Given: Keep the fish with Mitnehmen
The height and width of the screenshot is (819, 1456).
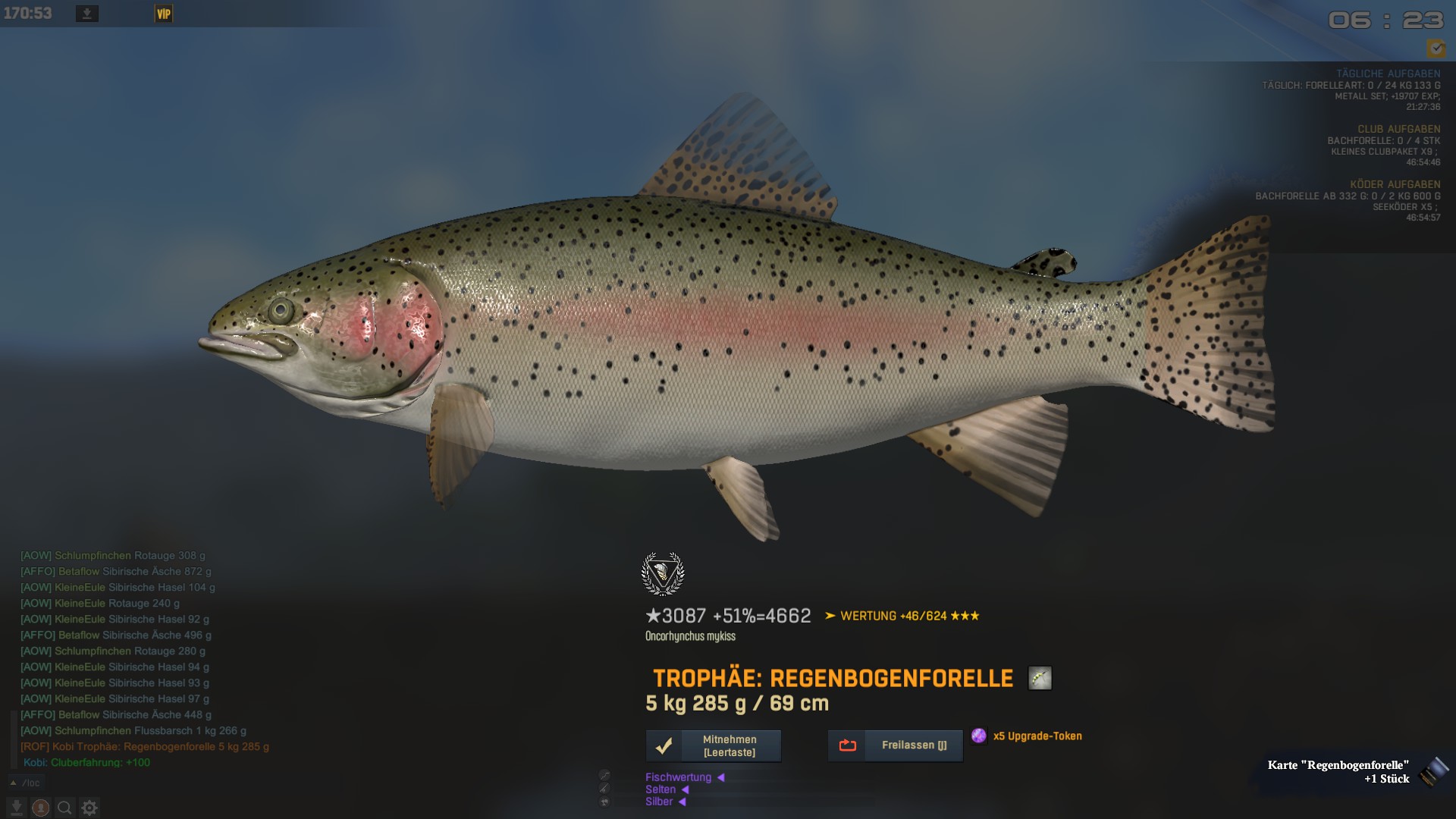Looking at the screenshot, I should (713, 746).
